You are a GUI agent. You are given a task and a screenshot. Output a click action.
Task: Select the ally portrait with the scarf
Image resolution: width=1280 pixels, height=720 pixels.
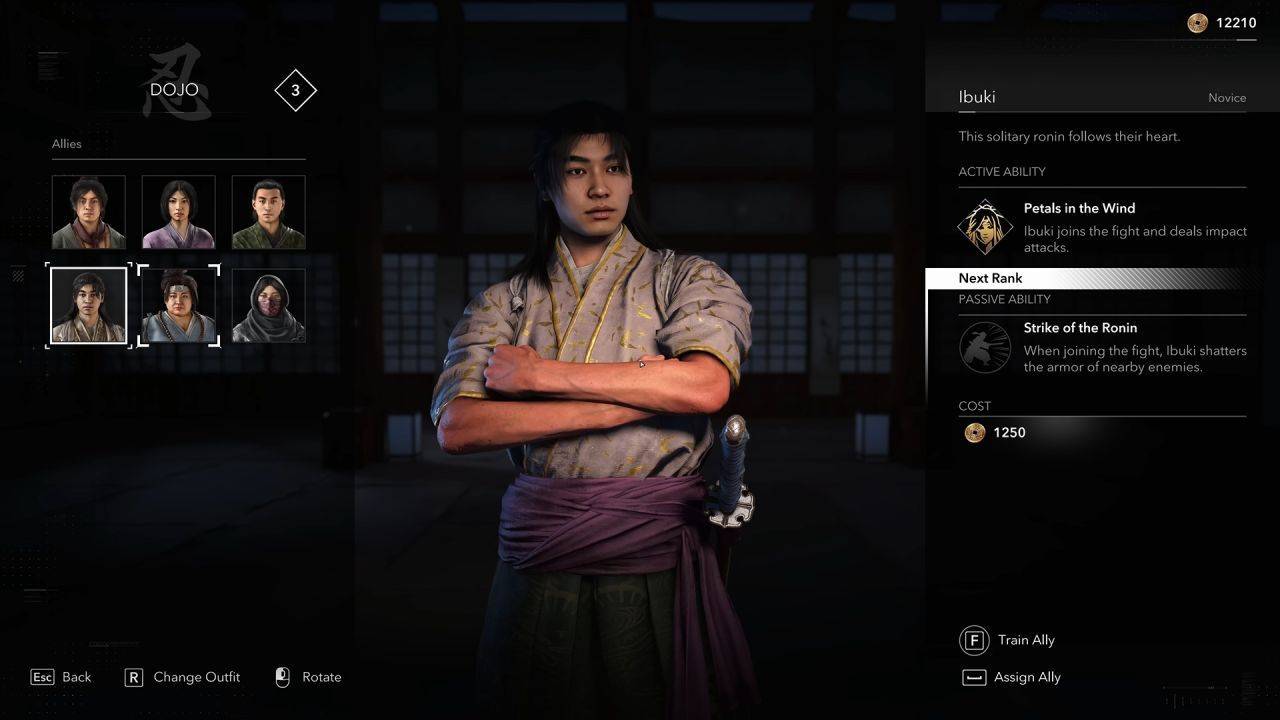point(89,212)
